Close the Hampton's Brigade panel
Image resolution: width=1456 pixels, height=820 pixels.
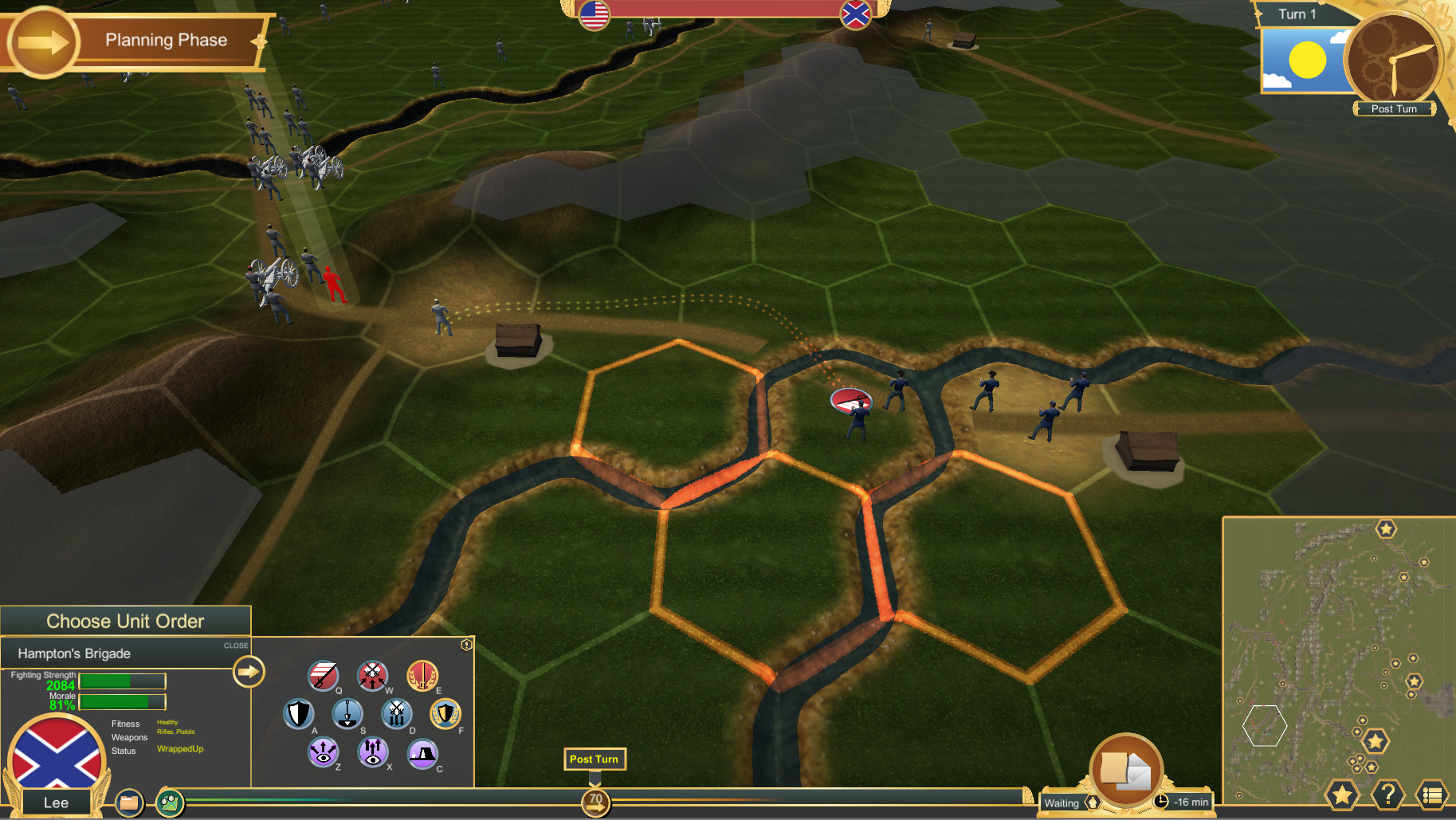coord(235,645)
